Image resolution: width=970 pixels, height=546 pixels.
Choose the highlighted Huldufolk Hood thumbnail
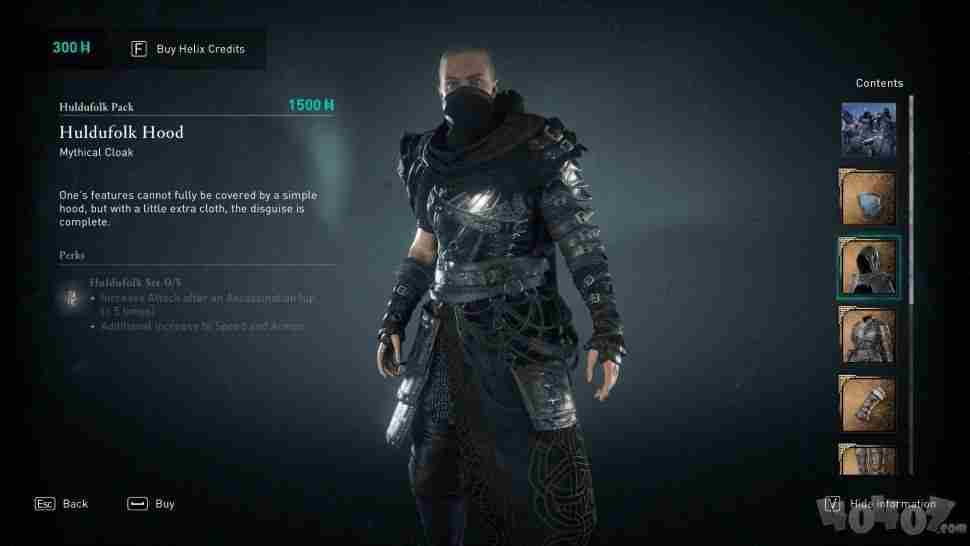click(868, 268)
